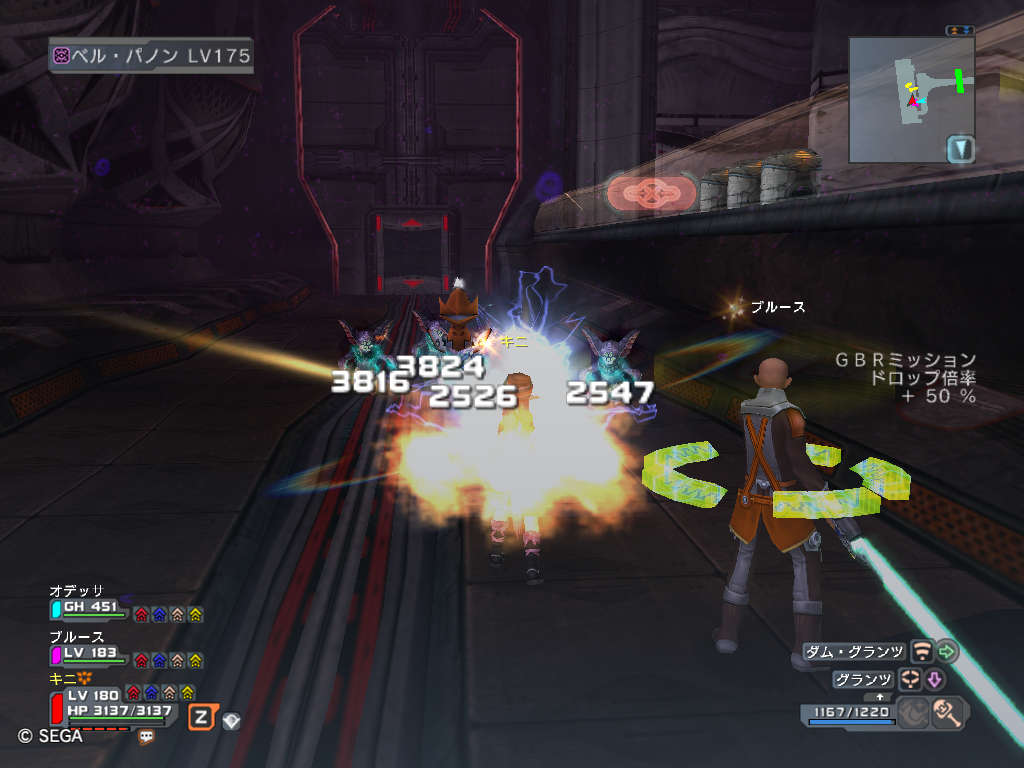Click the orange Z icon
This screenshot has width=1024, height=768.
click(201, 716)
